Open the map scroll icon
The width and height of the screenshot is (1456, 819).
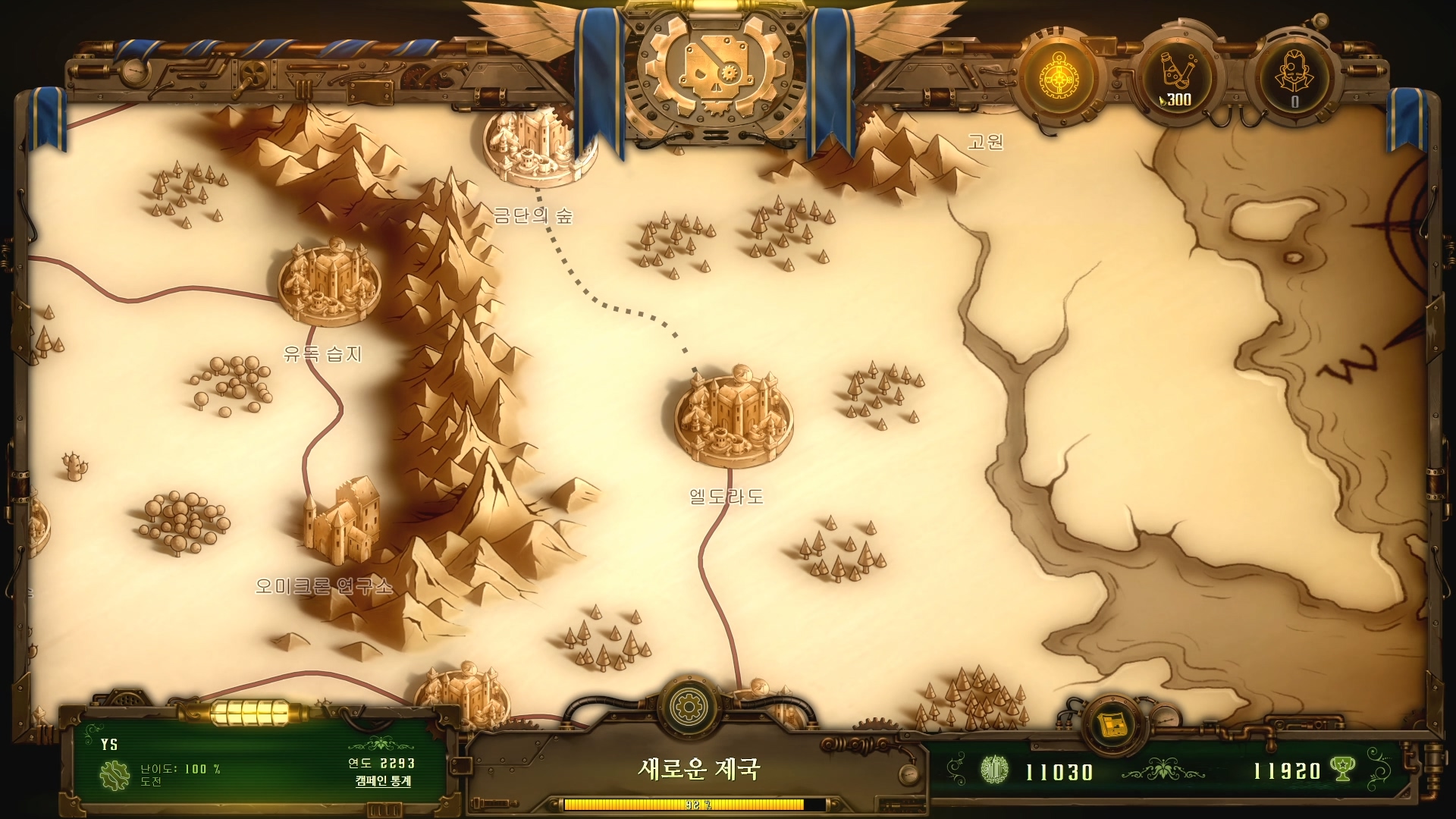[x=1112, y=724]
